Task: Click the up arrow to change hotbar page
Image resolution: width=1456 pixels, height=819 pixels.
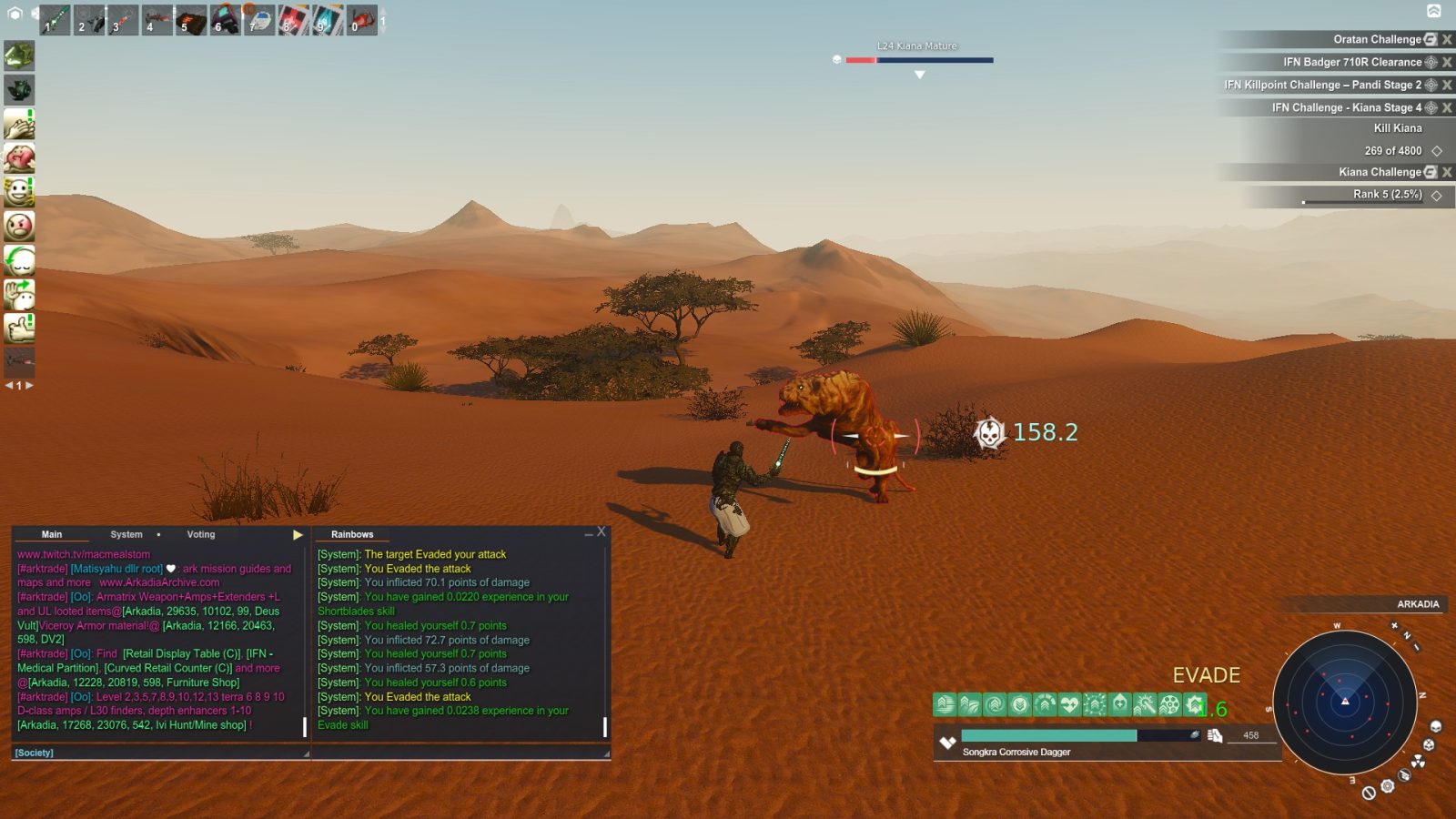Action: point(384,9)
